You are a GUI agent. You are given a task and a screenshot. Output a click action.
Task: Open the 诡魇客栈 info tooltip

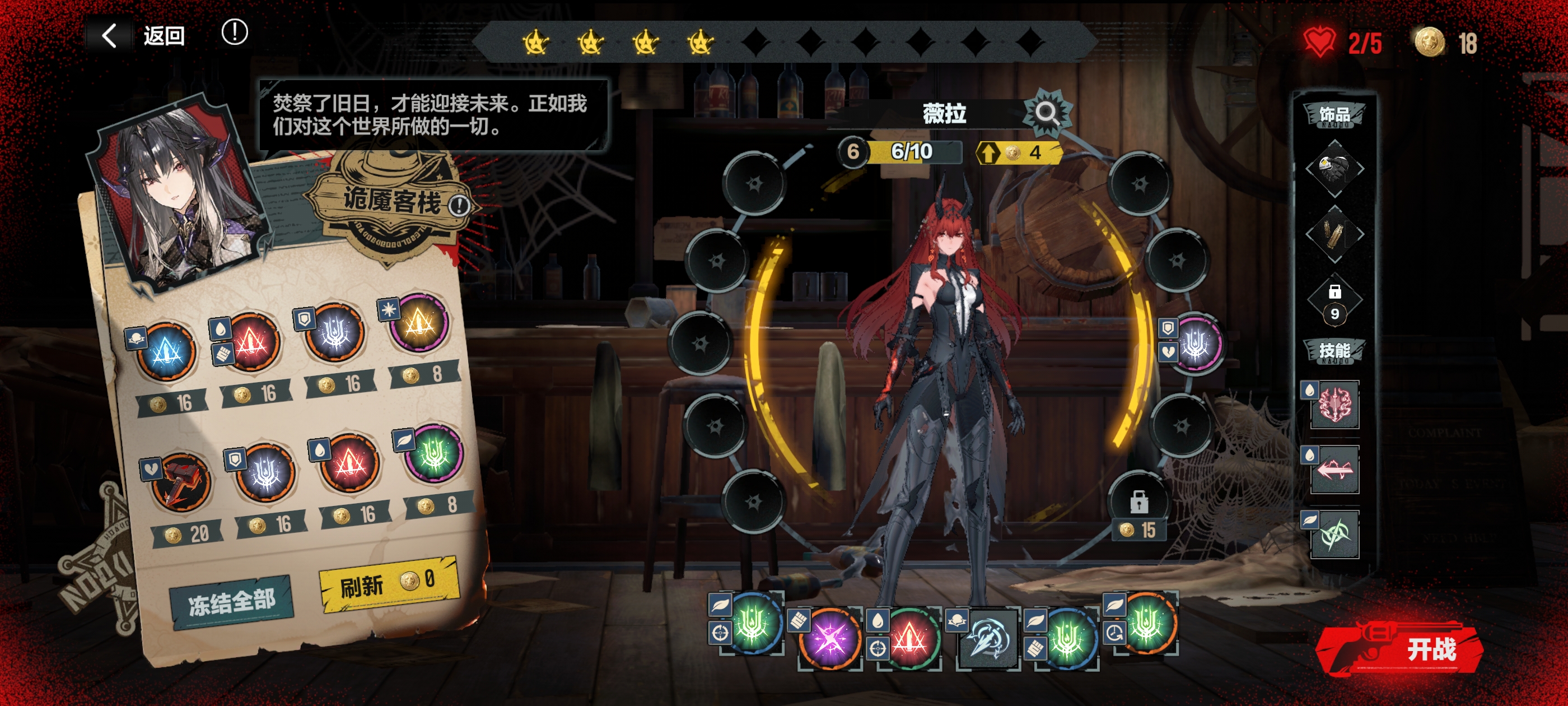pyautogui.click(x=459, y=205)
